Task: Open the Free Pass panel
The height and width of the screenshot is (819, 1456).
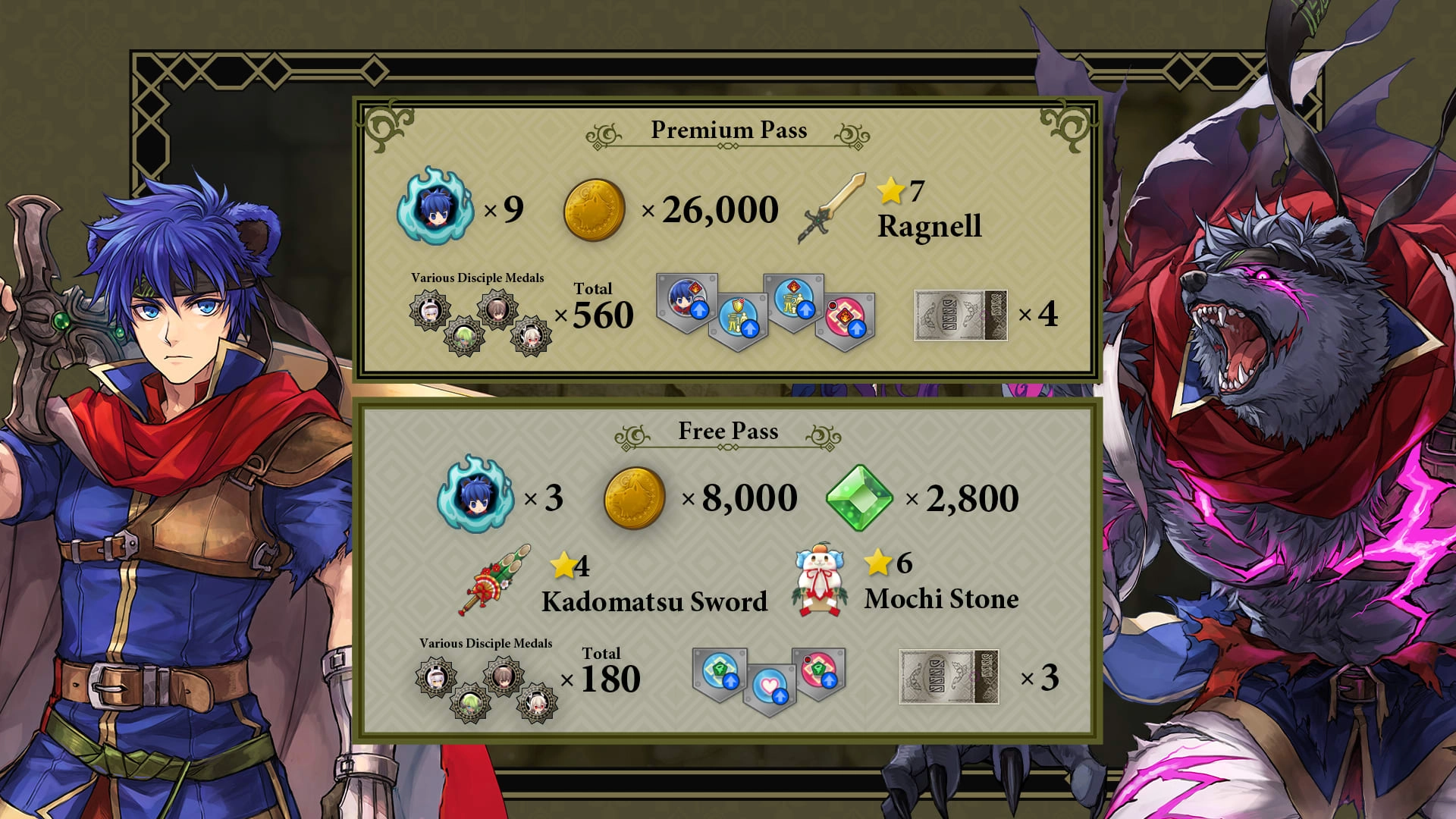Action: point(728,431)
